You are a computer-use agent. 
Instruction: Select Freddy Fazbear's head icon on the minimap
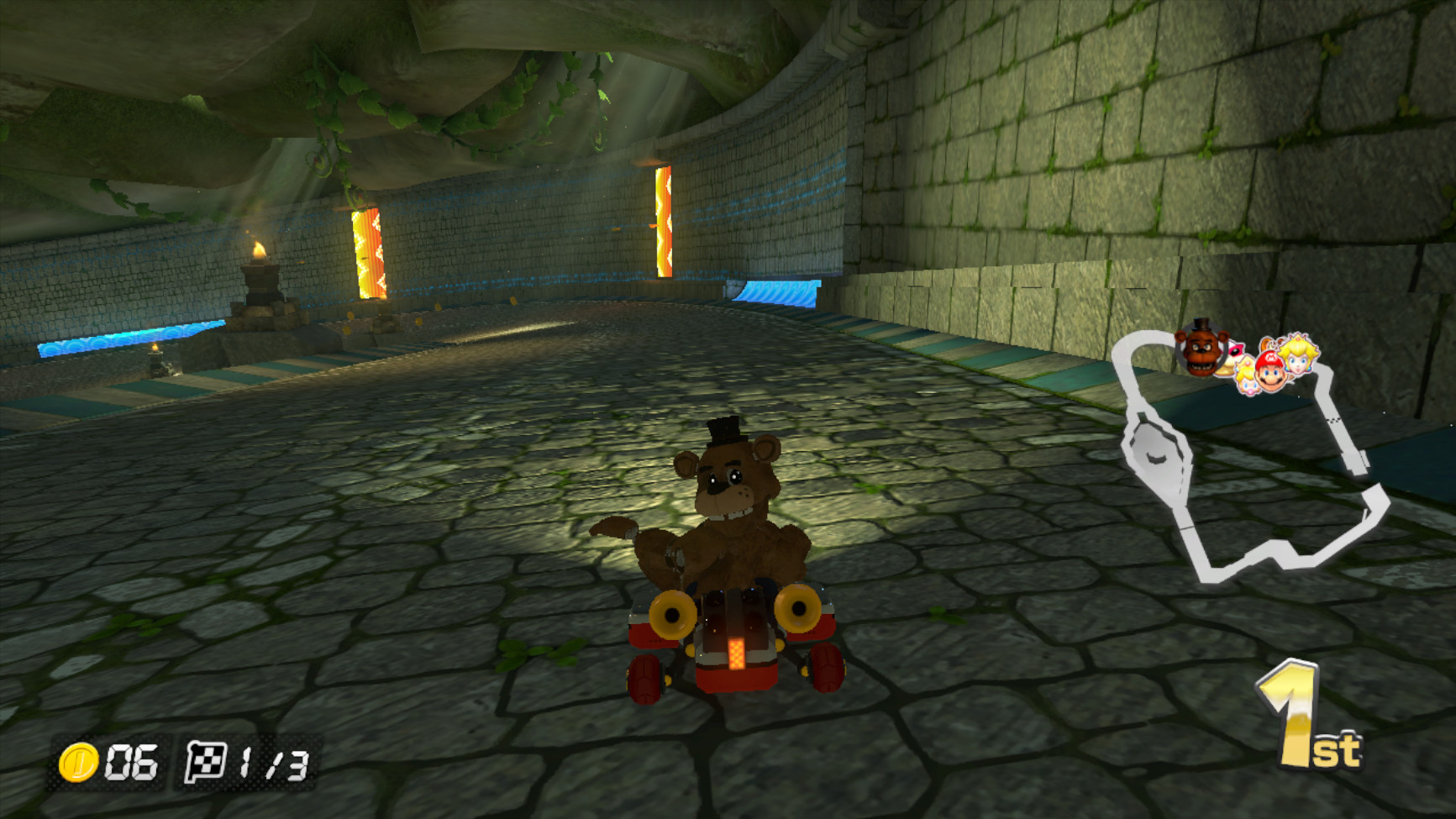point(1199,350)
